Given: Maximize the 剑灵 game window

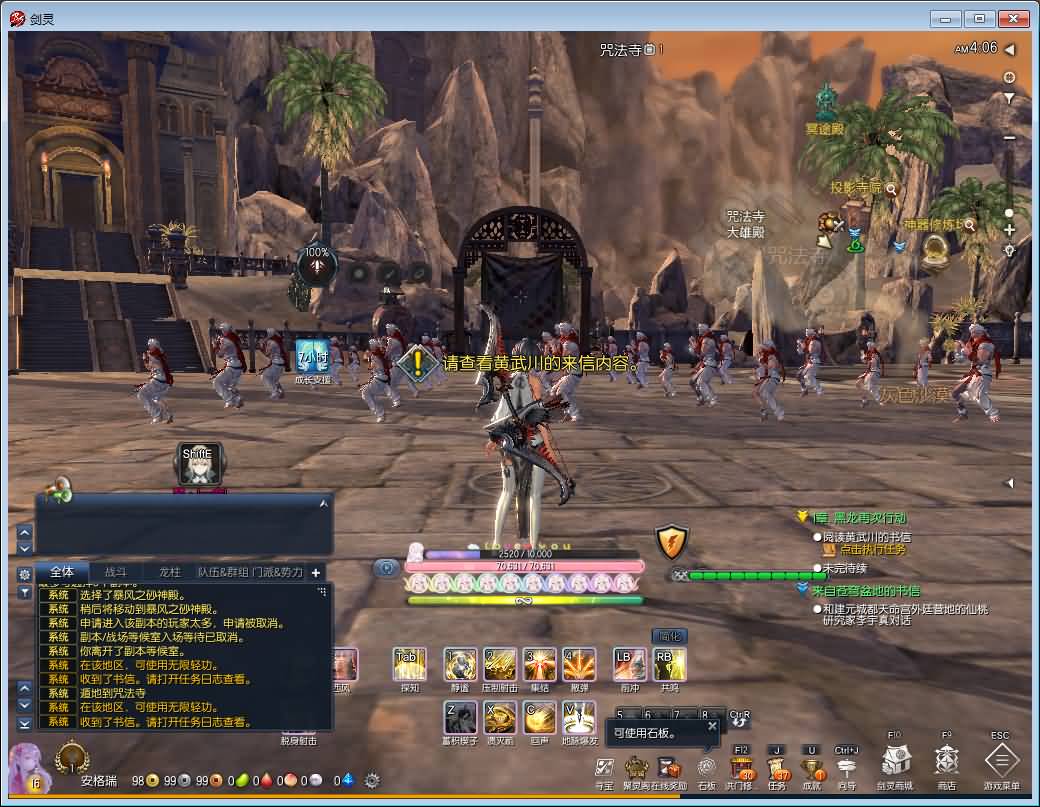Looking at the screenshot, I should (x=979, y=18).
